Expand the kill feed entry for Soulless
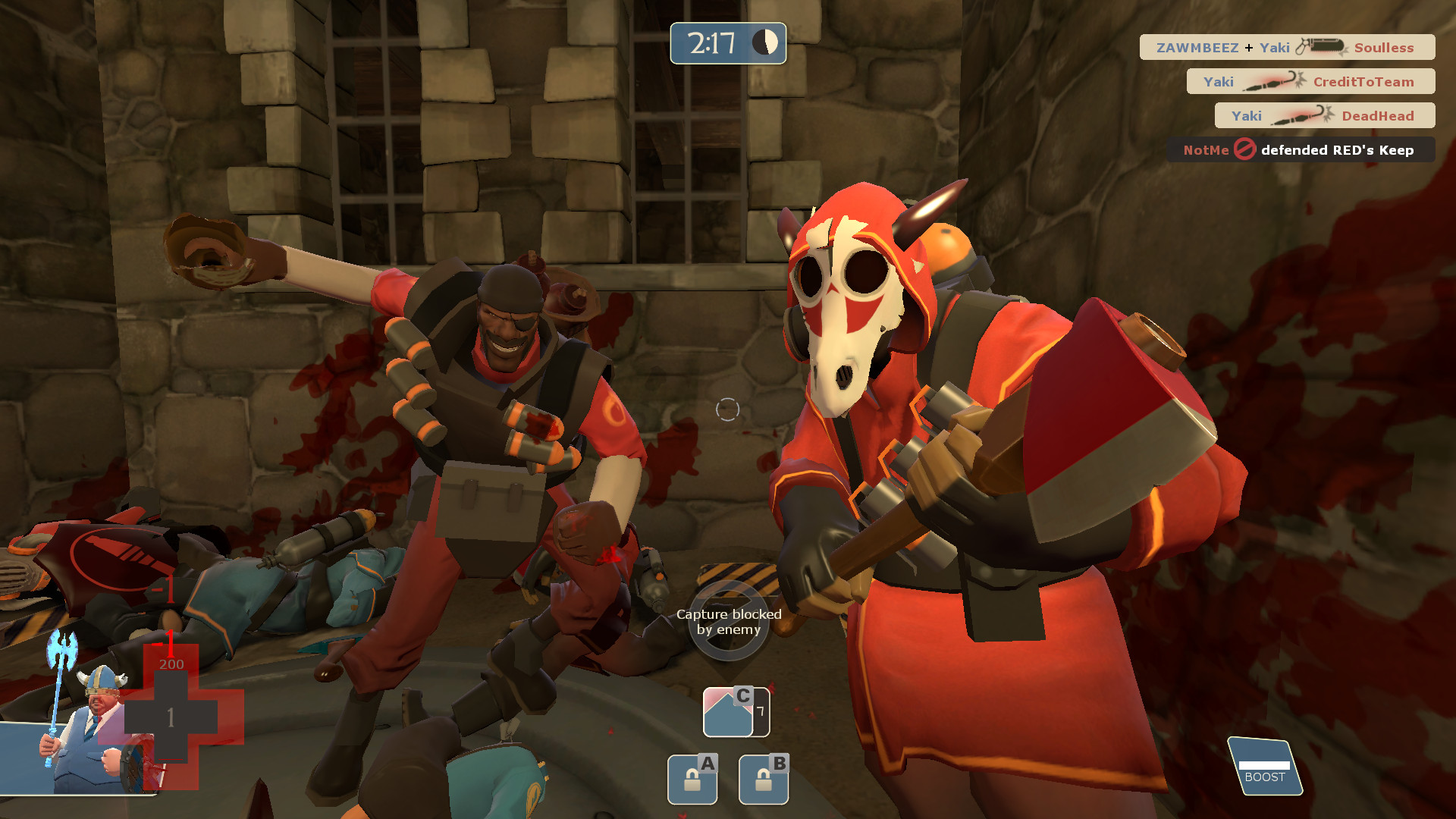Image resolution: width=1456 pixels, height=819 pixels. click(1384, 47)
